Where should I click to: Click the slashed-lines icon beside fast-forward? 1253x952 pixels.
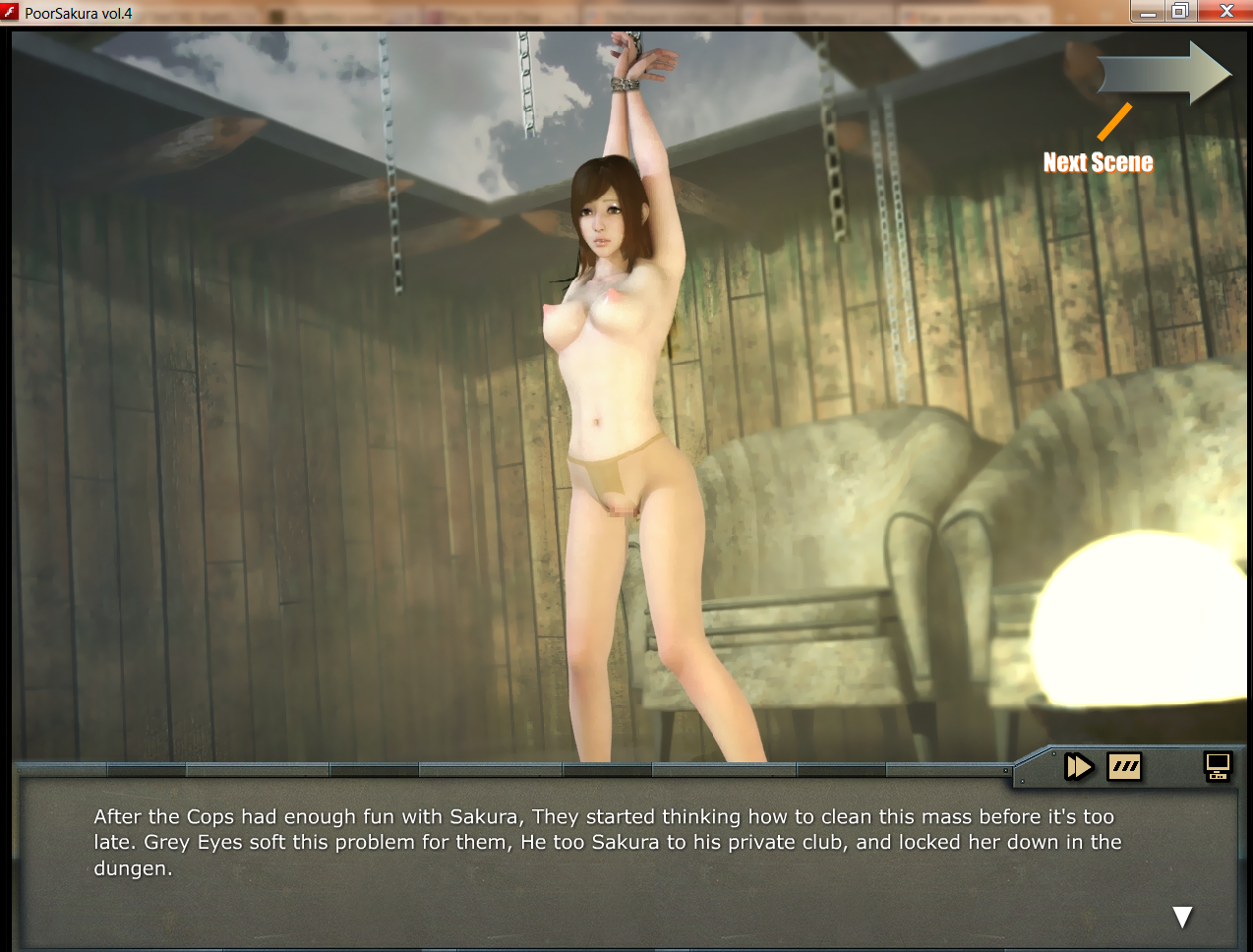click(1124, 766)
